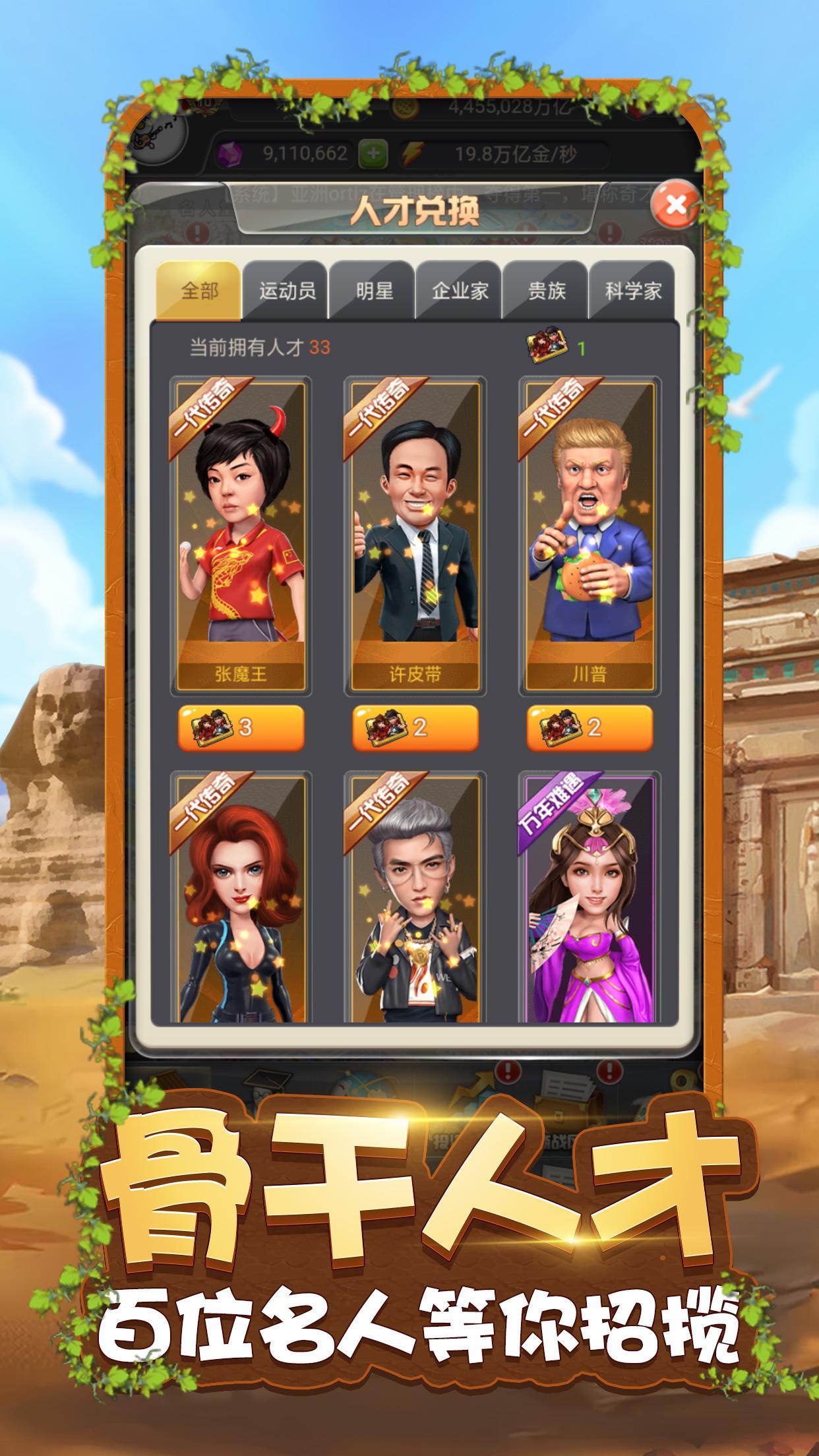Choose the 川普 talent card
819x1456 pixels.
pyautogui.click(x=590, y=534)
